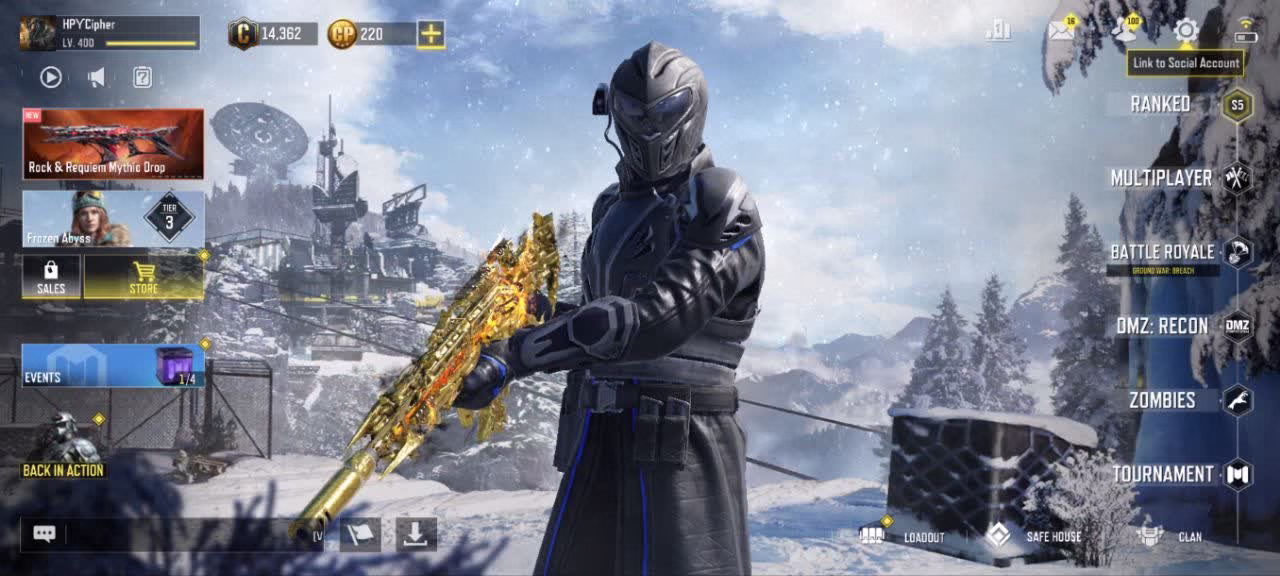
Task: Open the Sales shop
Action: [x=51, y=277]
